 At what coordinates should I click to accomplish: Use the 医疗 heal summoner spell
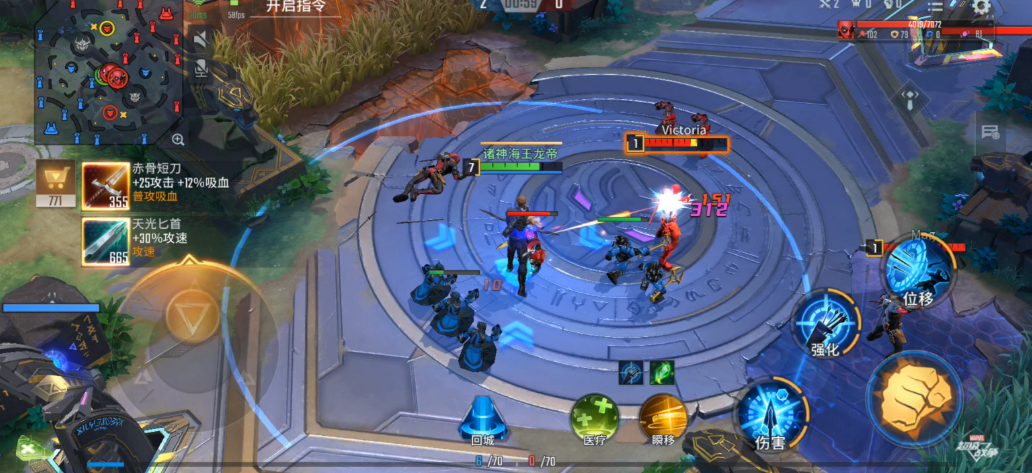coord(594,416)
